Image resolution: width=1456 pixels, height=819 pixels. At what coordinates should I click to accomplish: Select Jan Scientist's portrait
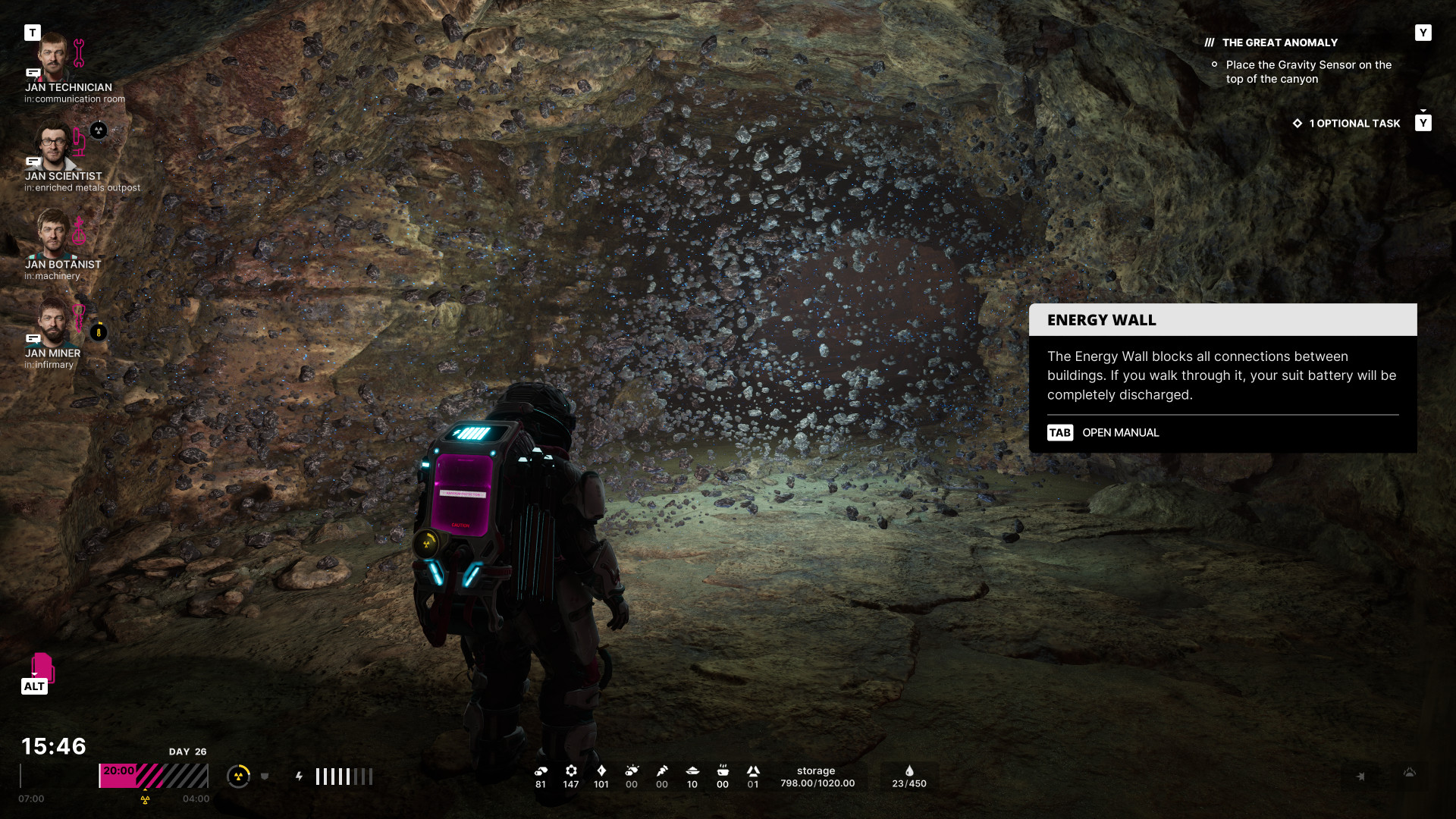tap(53, 146)
